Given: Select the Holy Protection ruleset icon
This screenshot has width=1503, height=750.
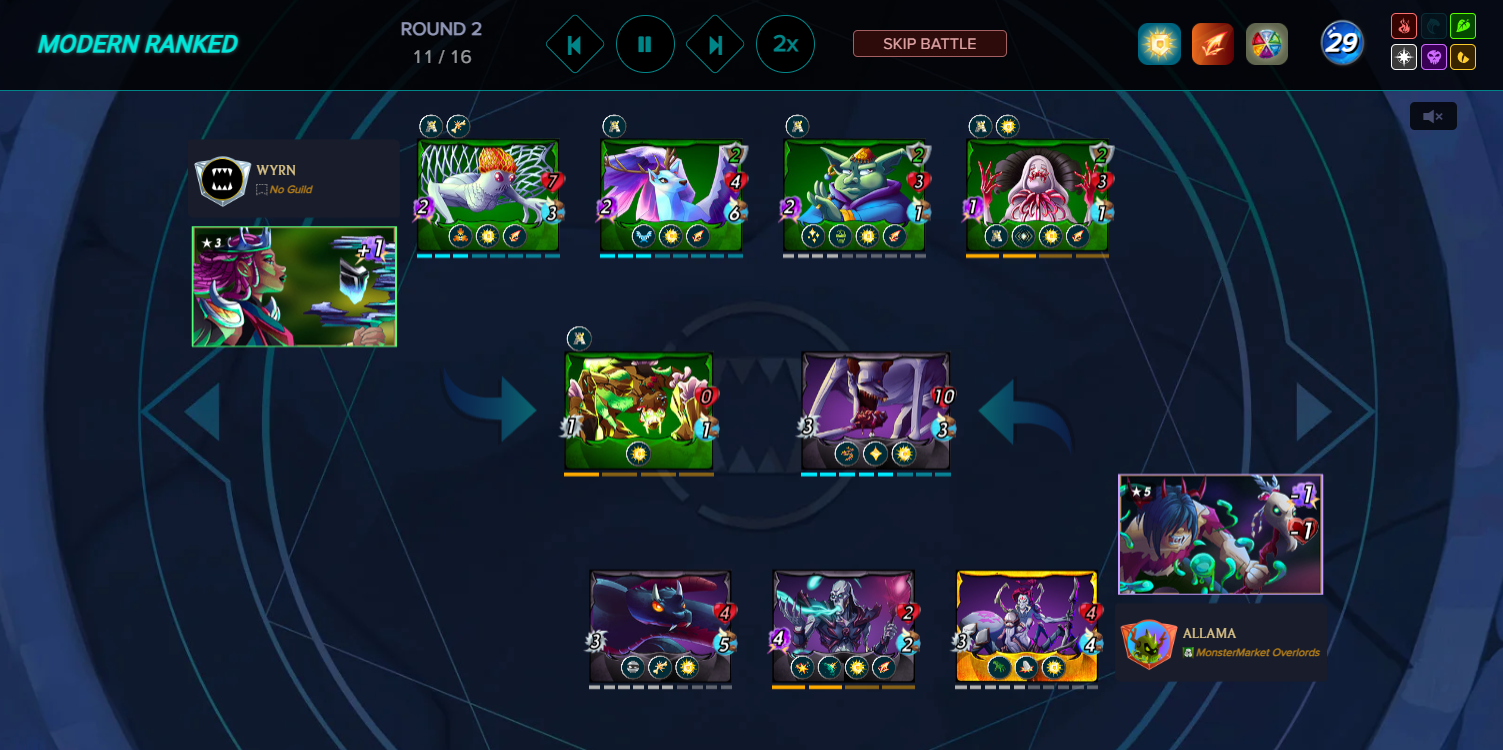Looking at the screenshot, I should tap(1159, 43).
